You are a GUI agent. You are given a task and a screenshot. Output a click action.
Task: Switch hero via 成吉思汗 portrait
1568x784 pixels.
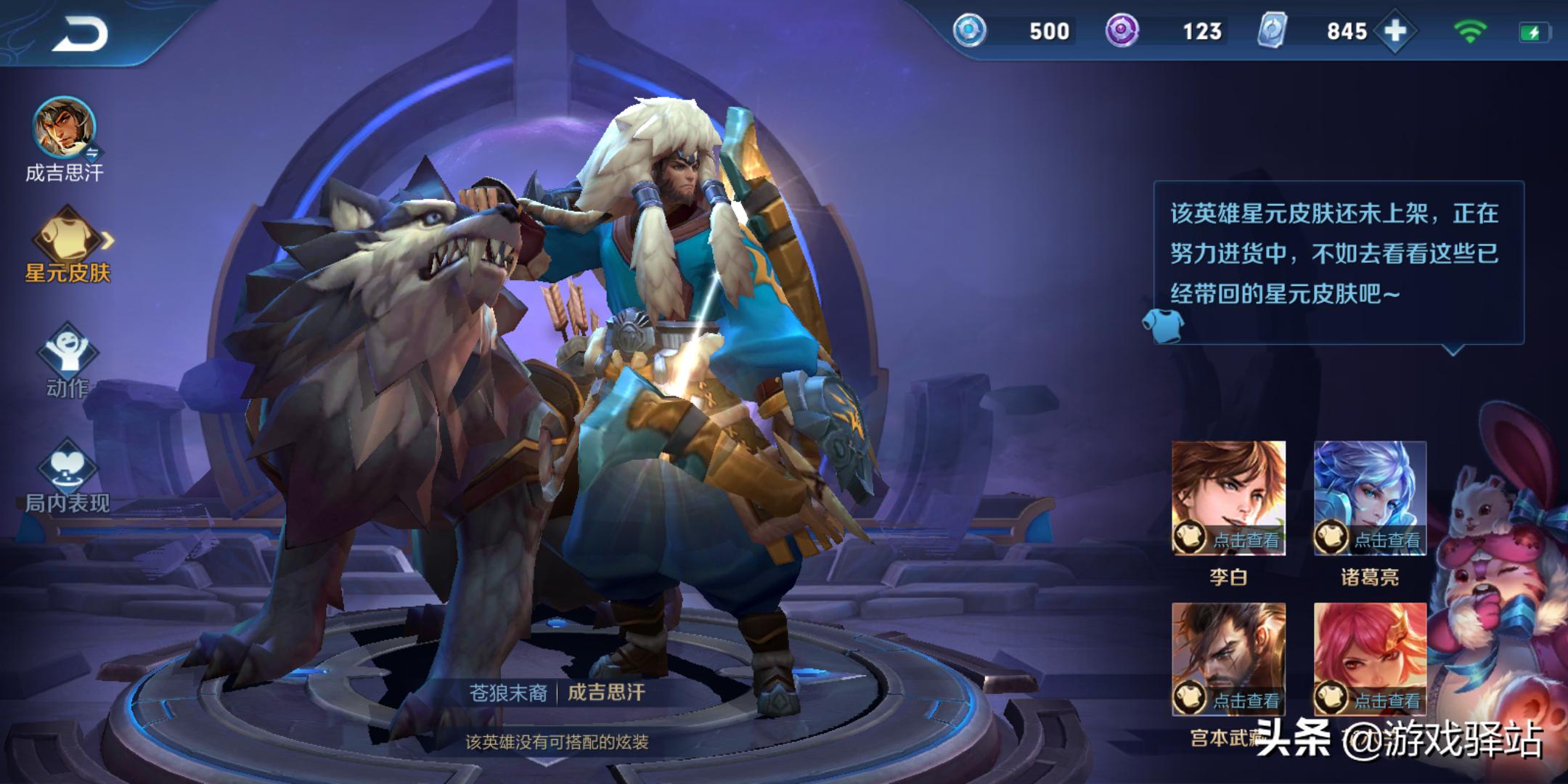[x=64, y=128]
